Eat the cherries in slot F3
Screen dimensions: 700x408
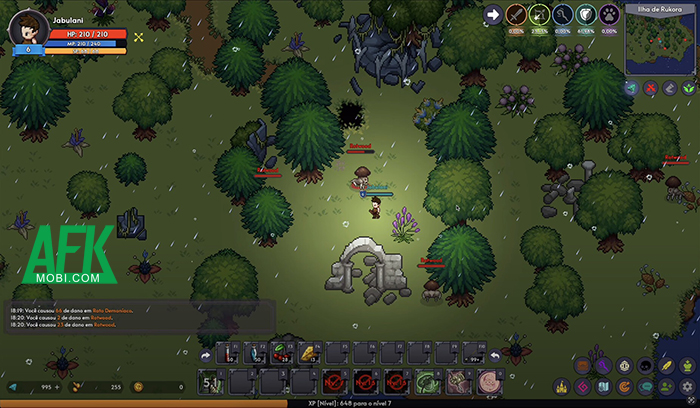point(279,353)
